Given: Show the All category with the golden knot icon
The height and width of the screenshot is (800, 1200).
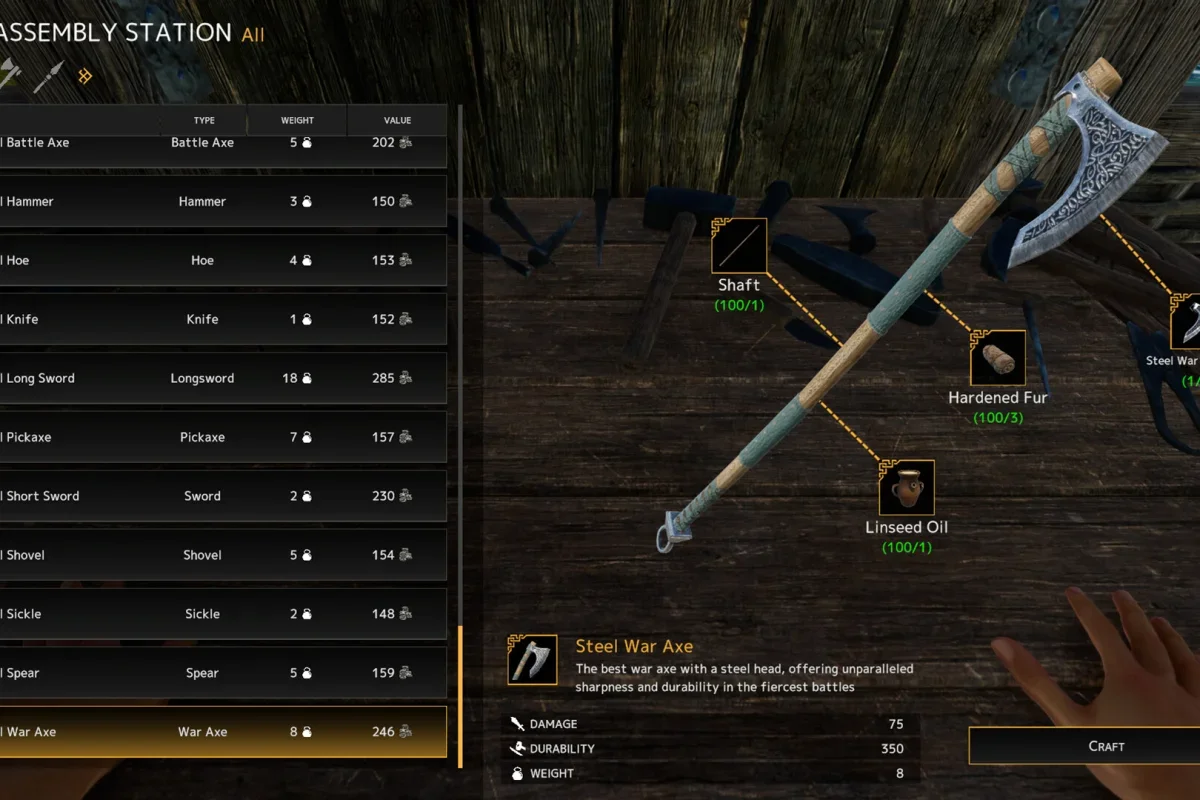Looking at the screenshot, I should [86, 75].
